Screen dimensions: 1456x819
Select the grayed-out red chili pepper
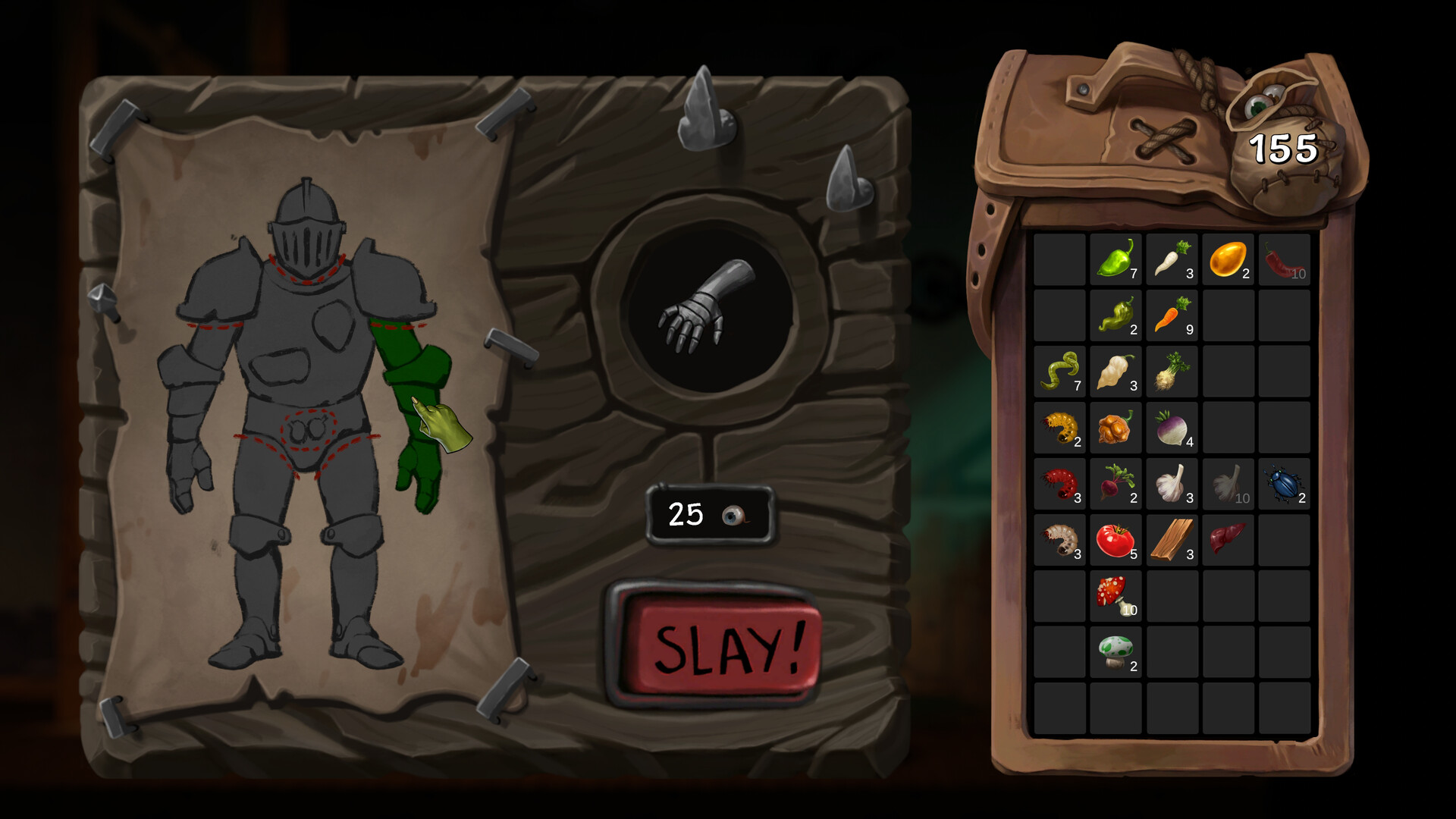(1283, 262)
